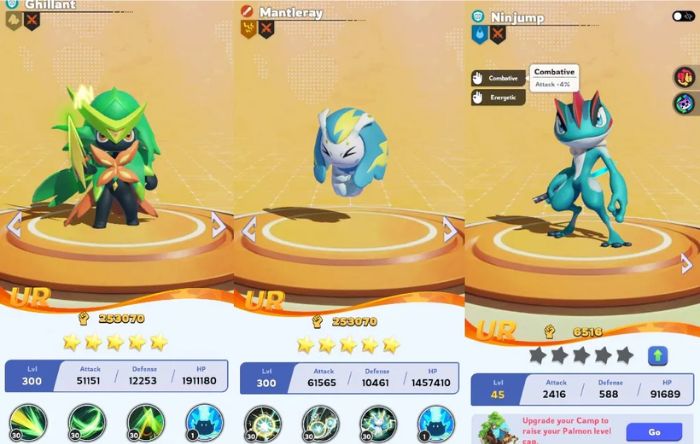Open the purple cat face icon
The image size is (700, 444).
(685, 103)
